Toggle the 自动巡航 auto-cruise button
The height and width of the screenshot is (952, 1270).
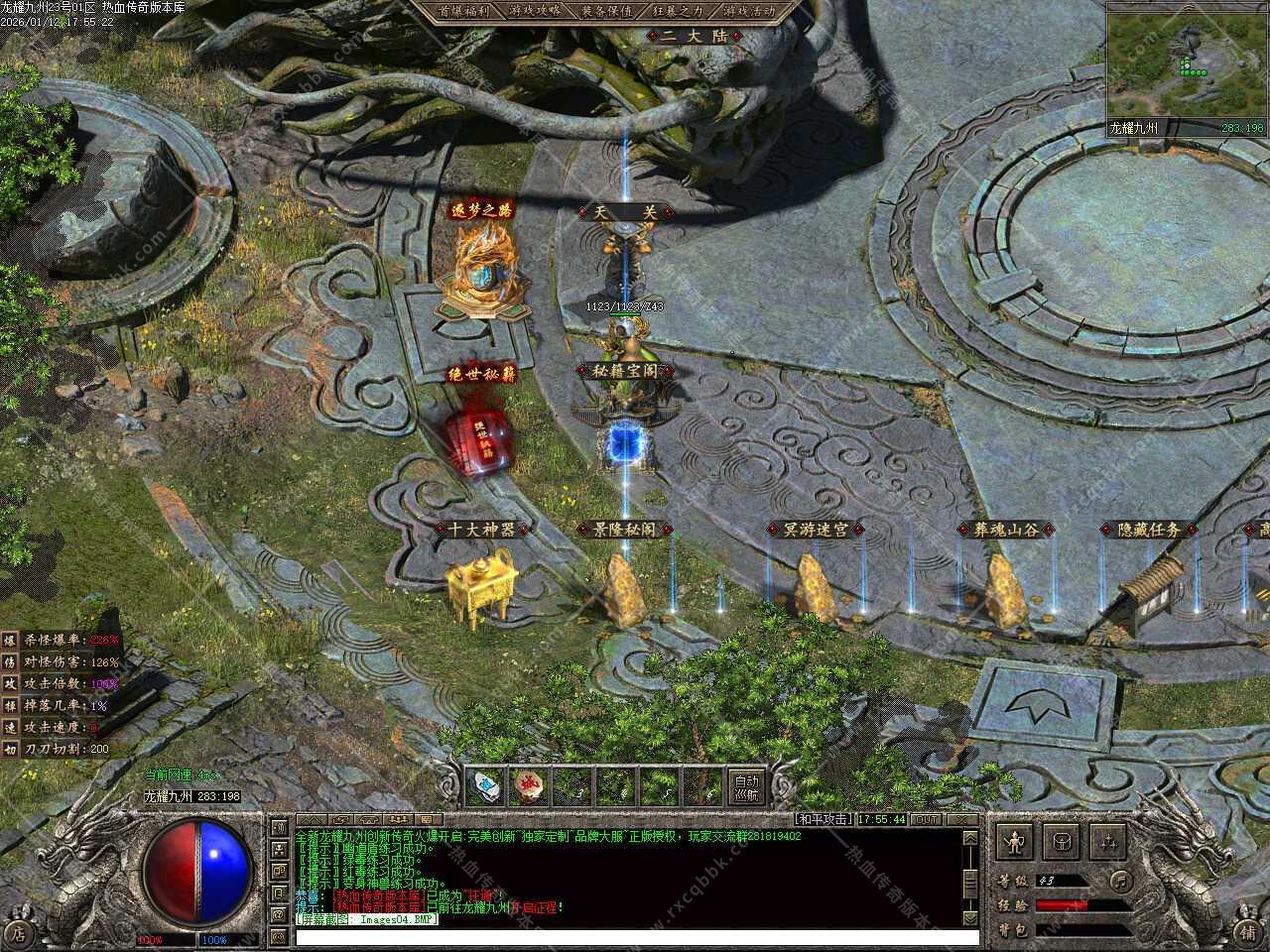tap(748, 786)
